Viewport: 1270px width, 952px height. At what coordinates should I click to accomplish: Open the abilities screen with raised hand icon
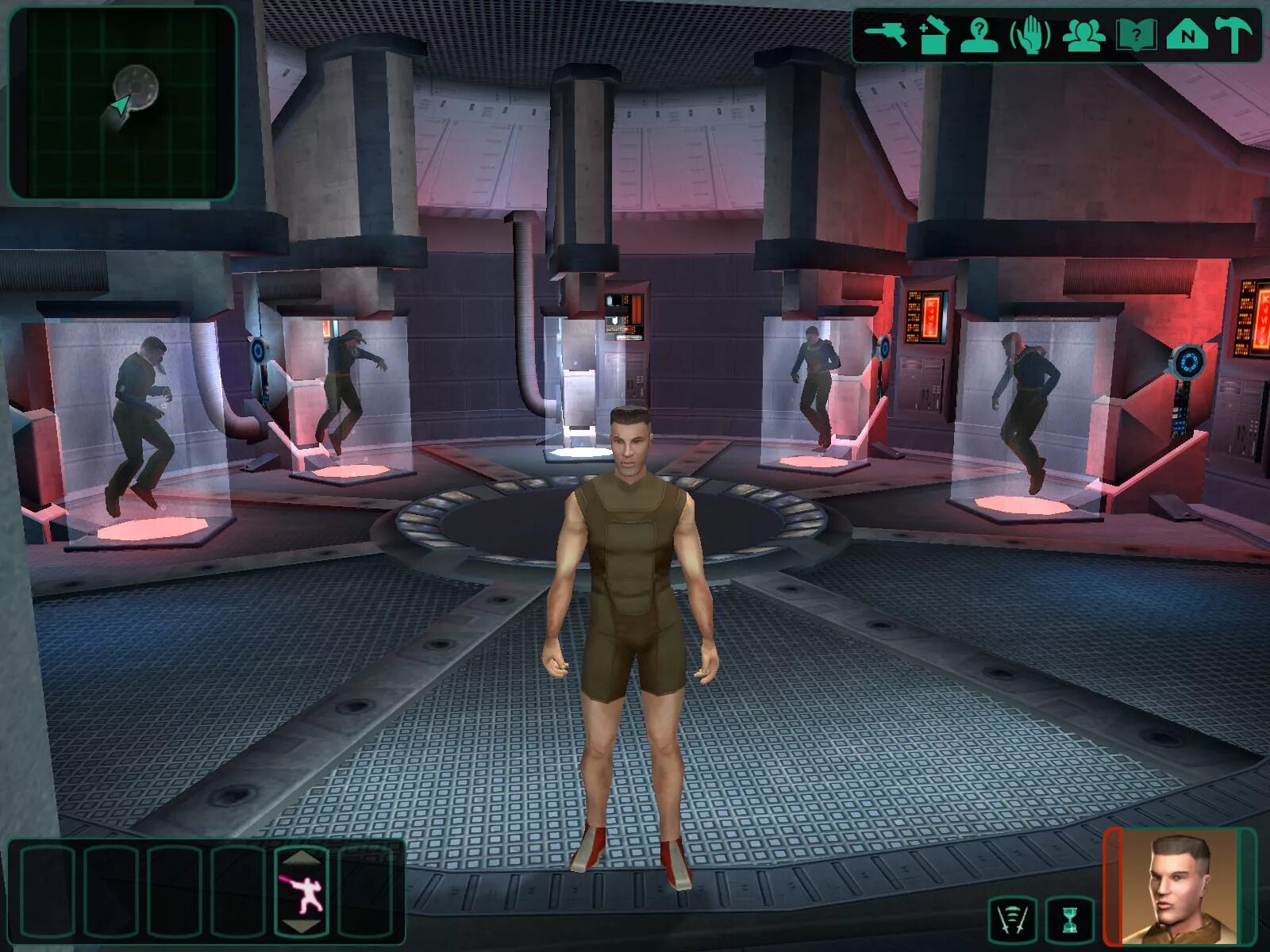(1030, 36)
